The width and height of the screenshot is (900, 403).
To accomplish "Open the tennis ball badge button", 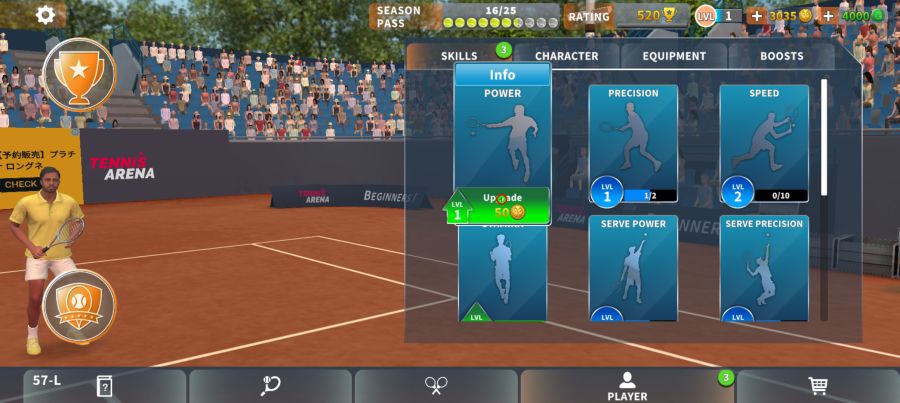I will 78,304.
